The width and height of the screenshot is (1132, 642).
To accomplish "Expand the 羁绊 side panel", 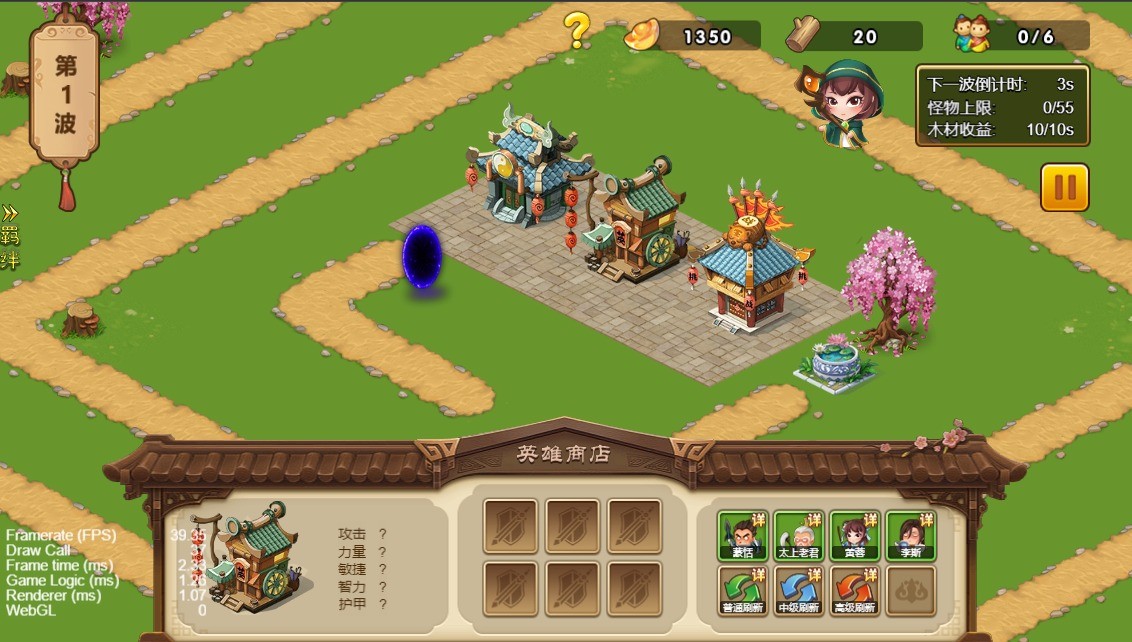I will [10, 237].
